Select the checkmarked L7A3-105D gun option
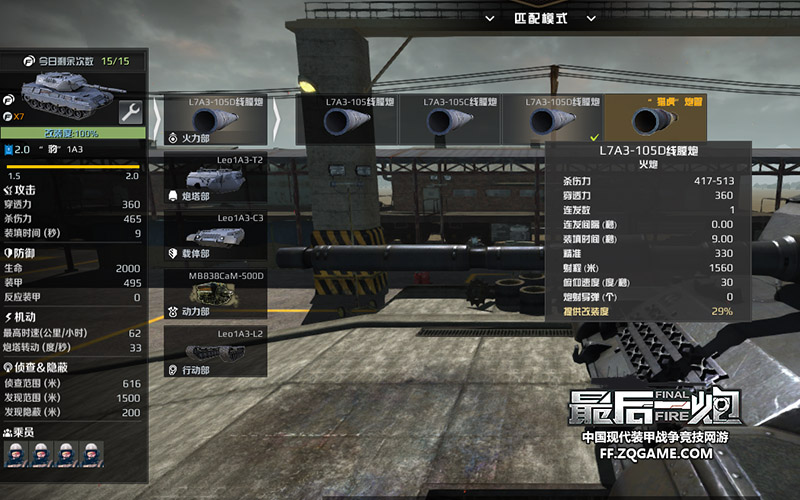The image size is (800, 500). (x=554, y=120)
